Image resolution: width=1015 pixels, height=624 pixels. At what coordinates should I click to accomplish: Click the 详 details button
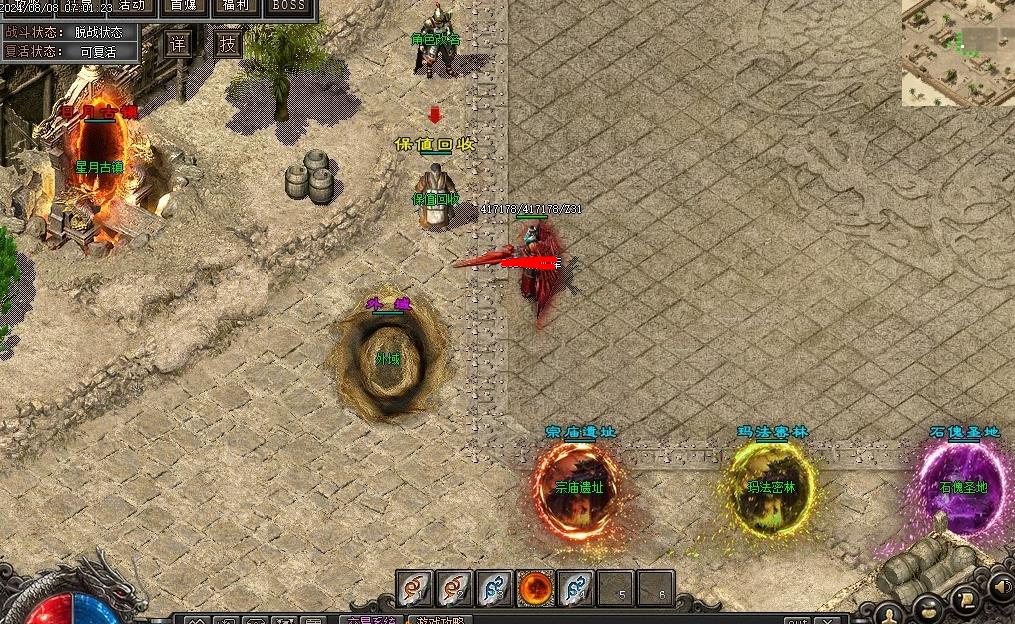(178, 44)
